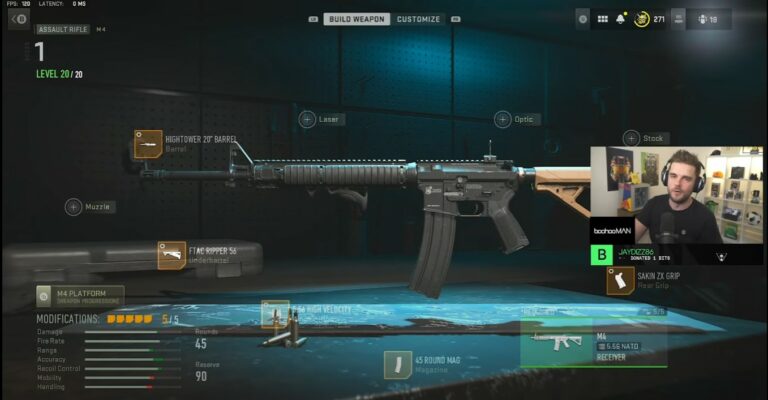Select the FTAC Ripper 56 underbarrel slot

pos(172,255)
